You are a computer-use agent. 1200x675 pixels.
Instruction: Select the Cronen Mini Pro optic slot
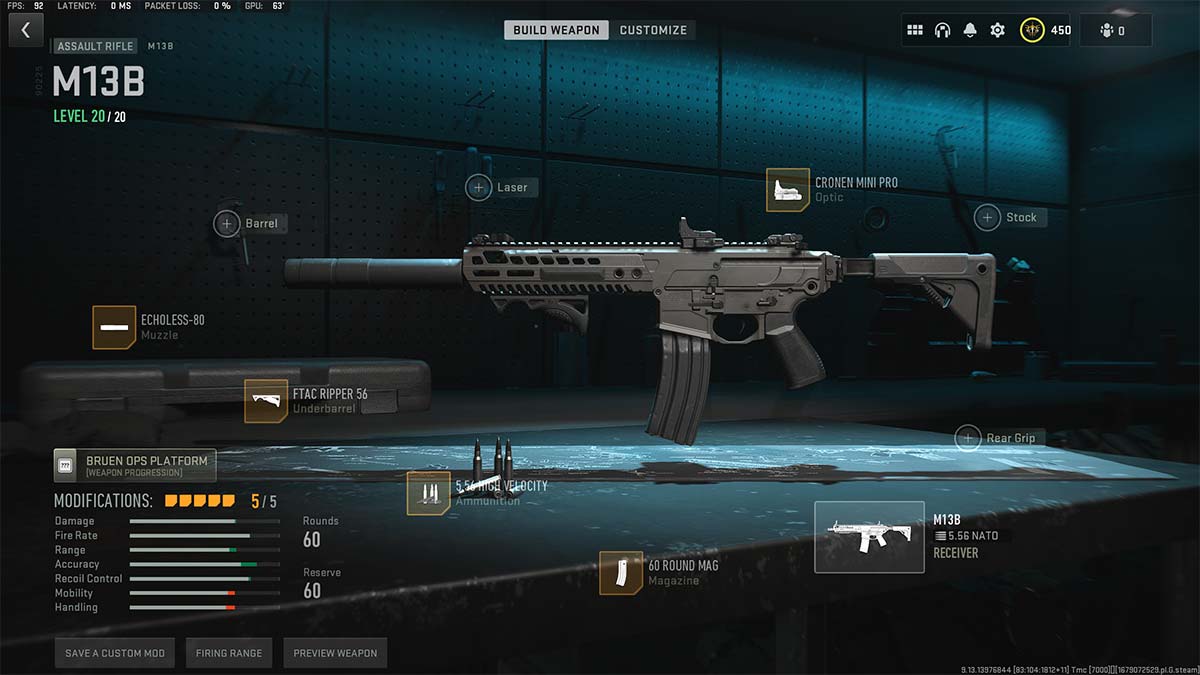tap(788, 190)
